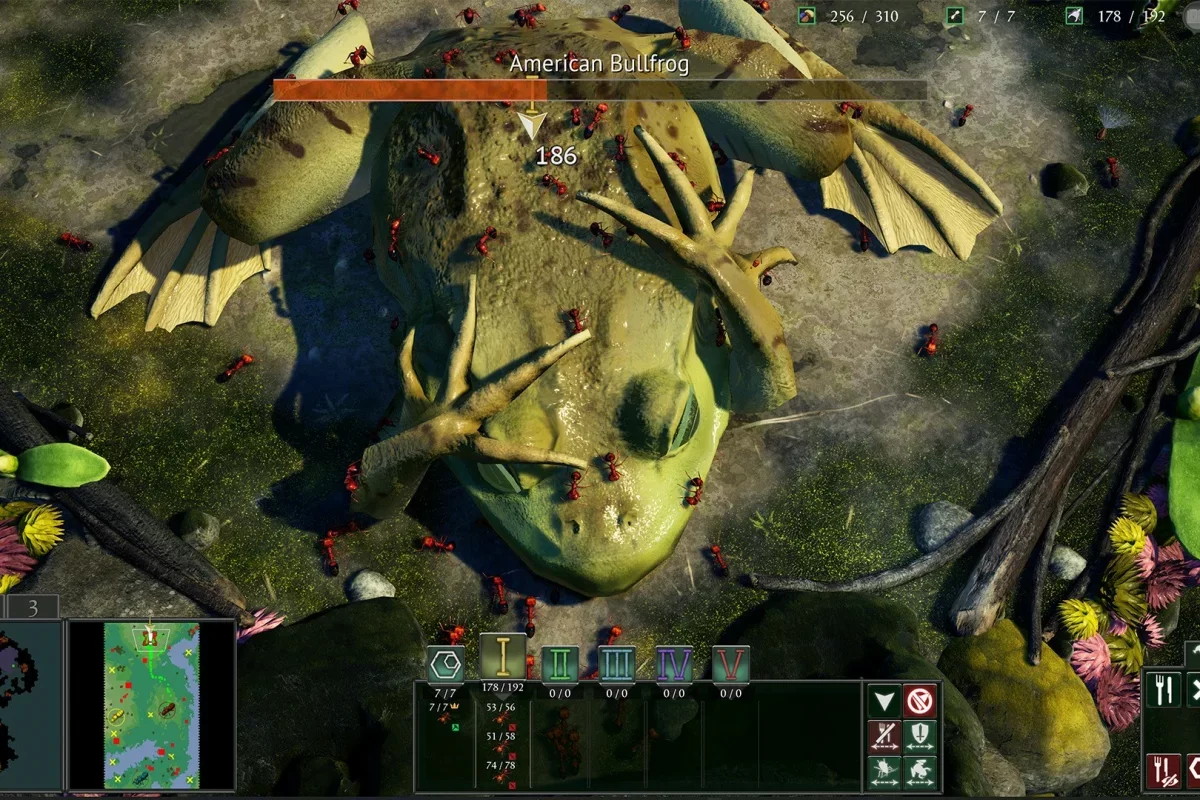The height and width of the screenshot is (800, 1200).
Task: Click the surface minimap
Action: coord(152,704)
